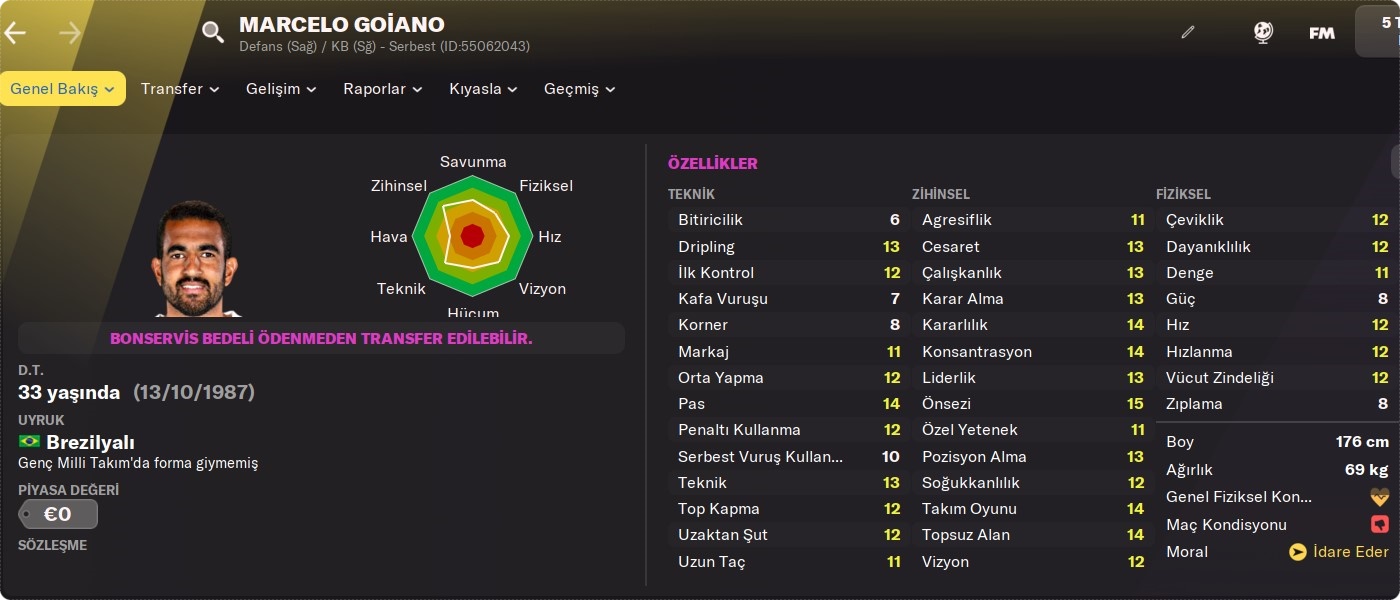Viewport: 1400px width, 600px height.
Task: Click the football globe icon
Action: [x=1263, y=32]
